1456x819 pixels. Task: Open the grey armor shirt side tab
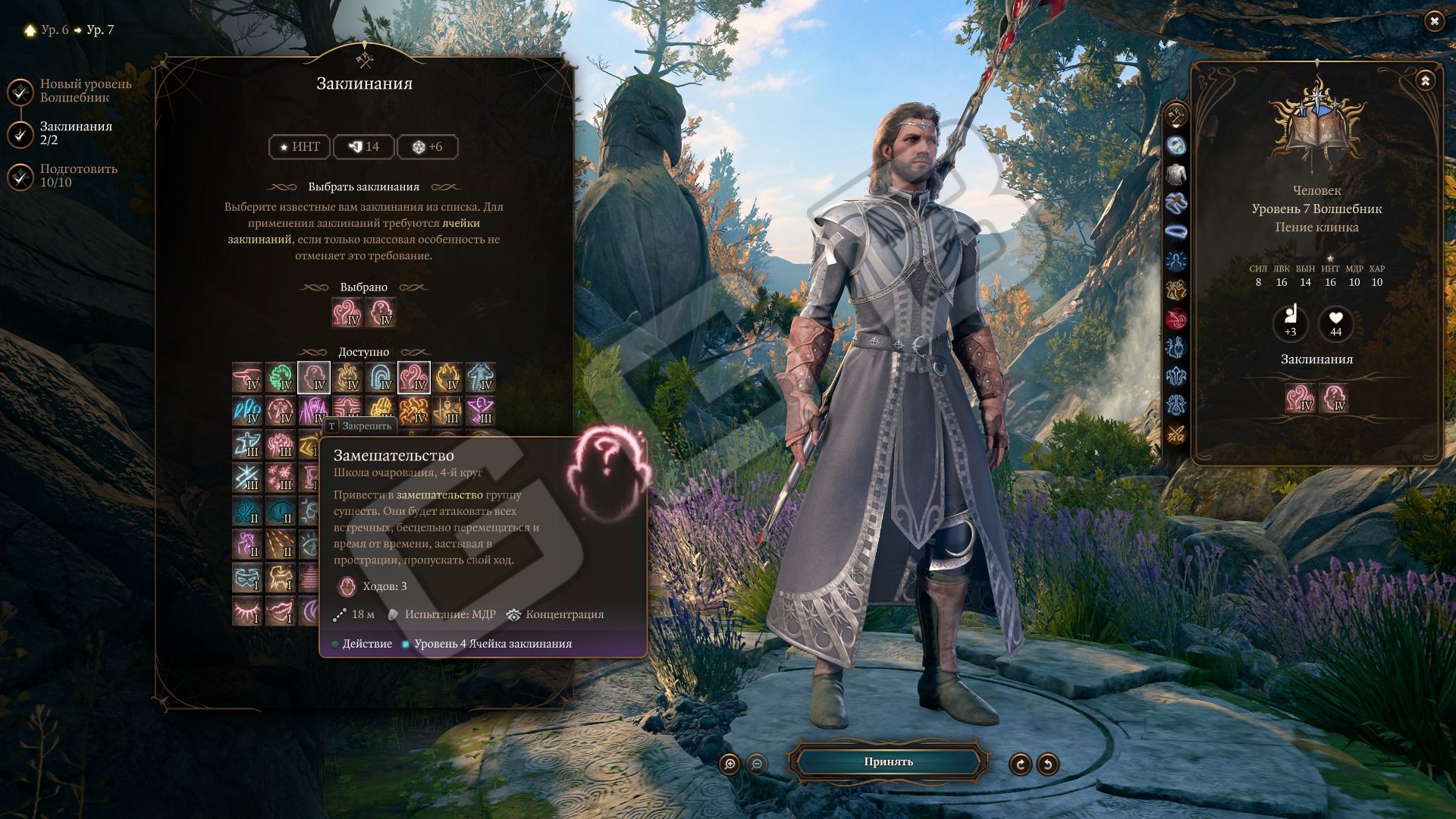tap(1176, 174)
